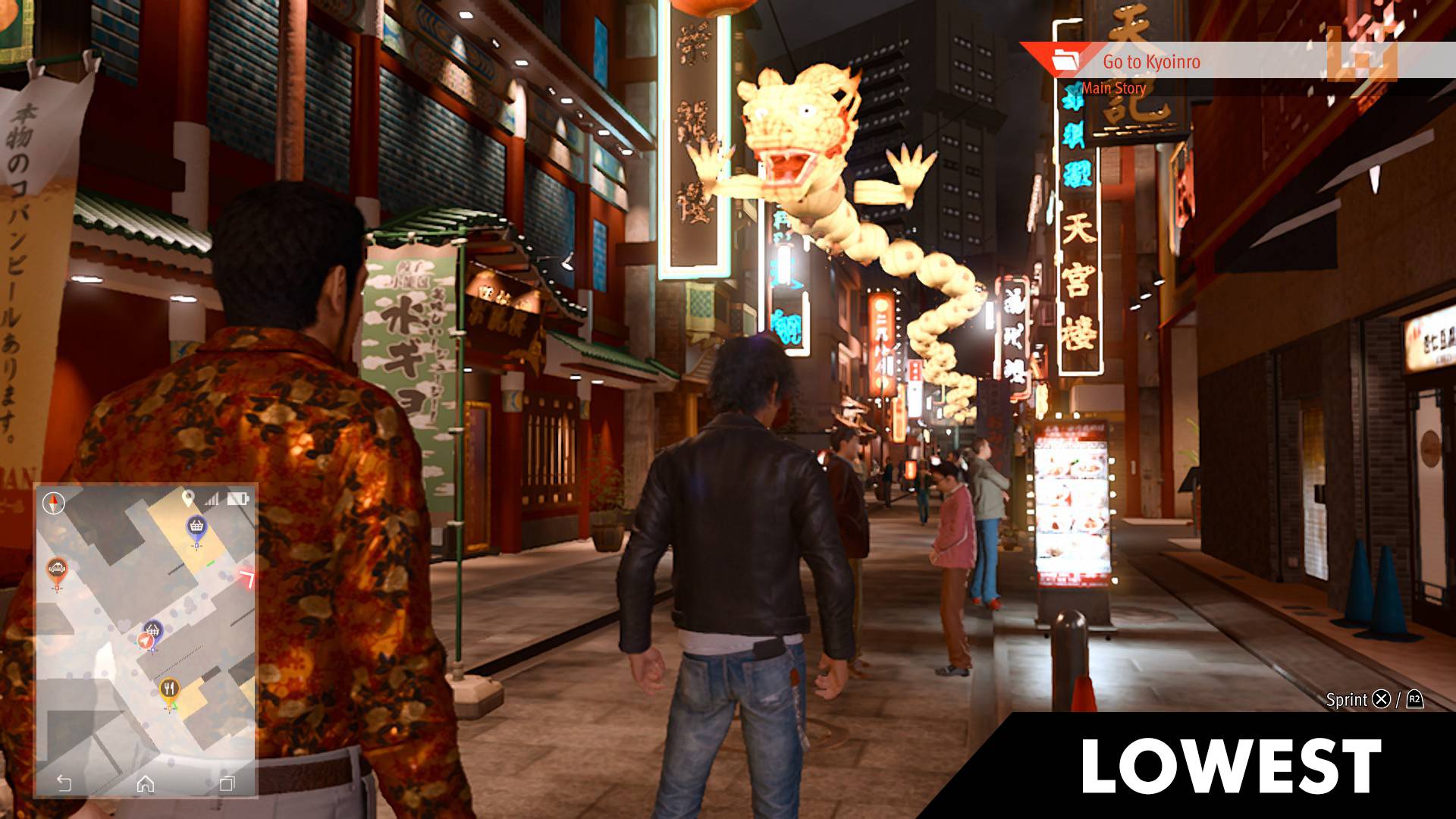
Task: Select the blue shopping basket map marker
Action: point(196,525)
